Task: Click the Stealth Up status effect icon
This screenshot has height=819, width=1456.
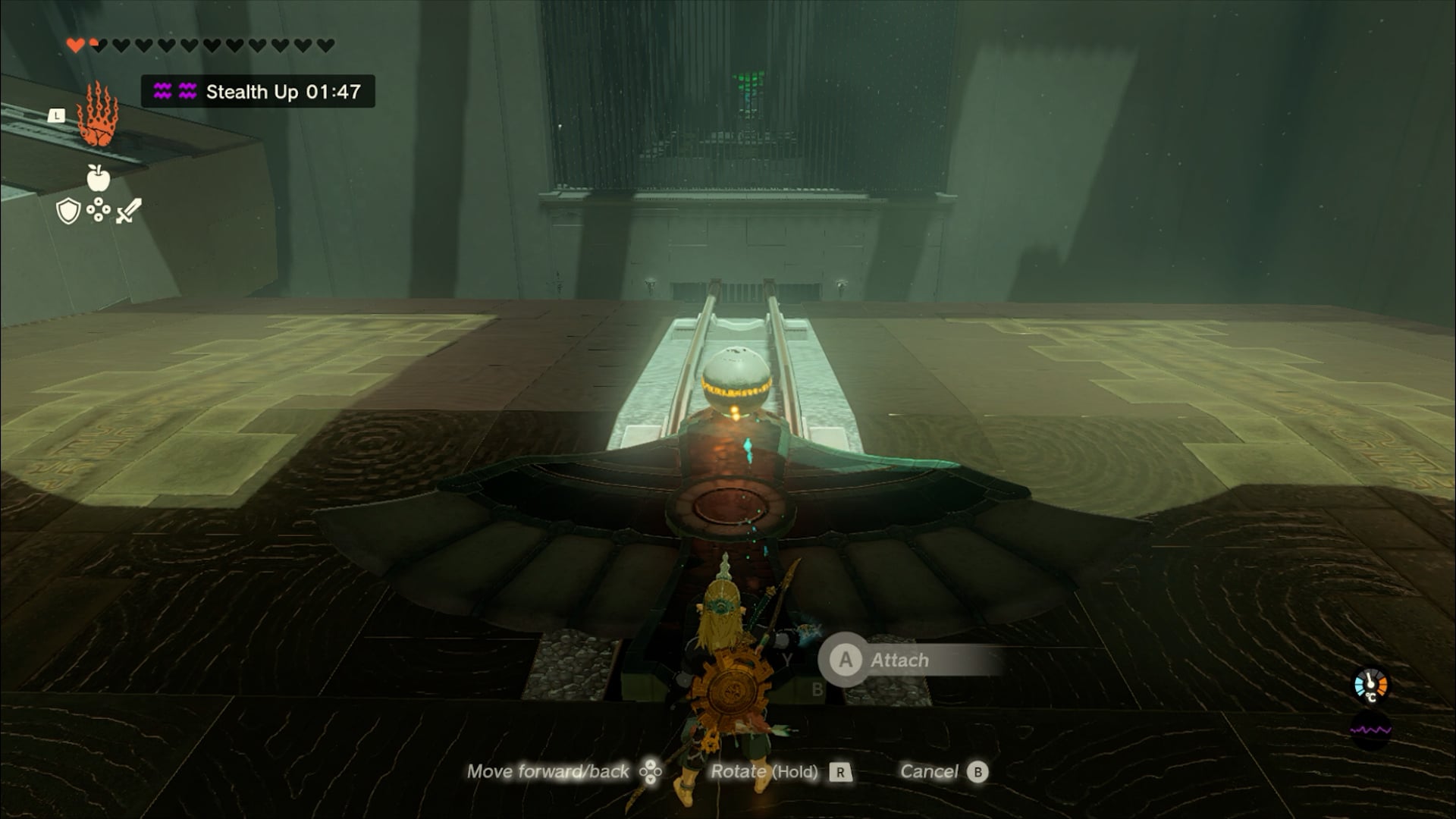Action: (174, 92)
